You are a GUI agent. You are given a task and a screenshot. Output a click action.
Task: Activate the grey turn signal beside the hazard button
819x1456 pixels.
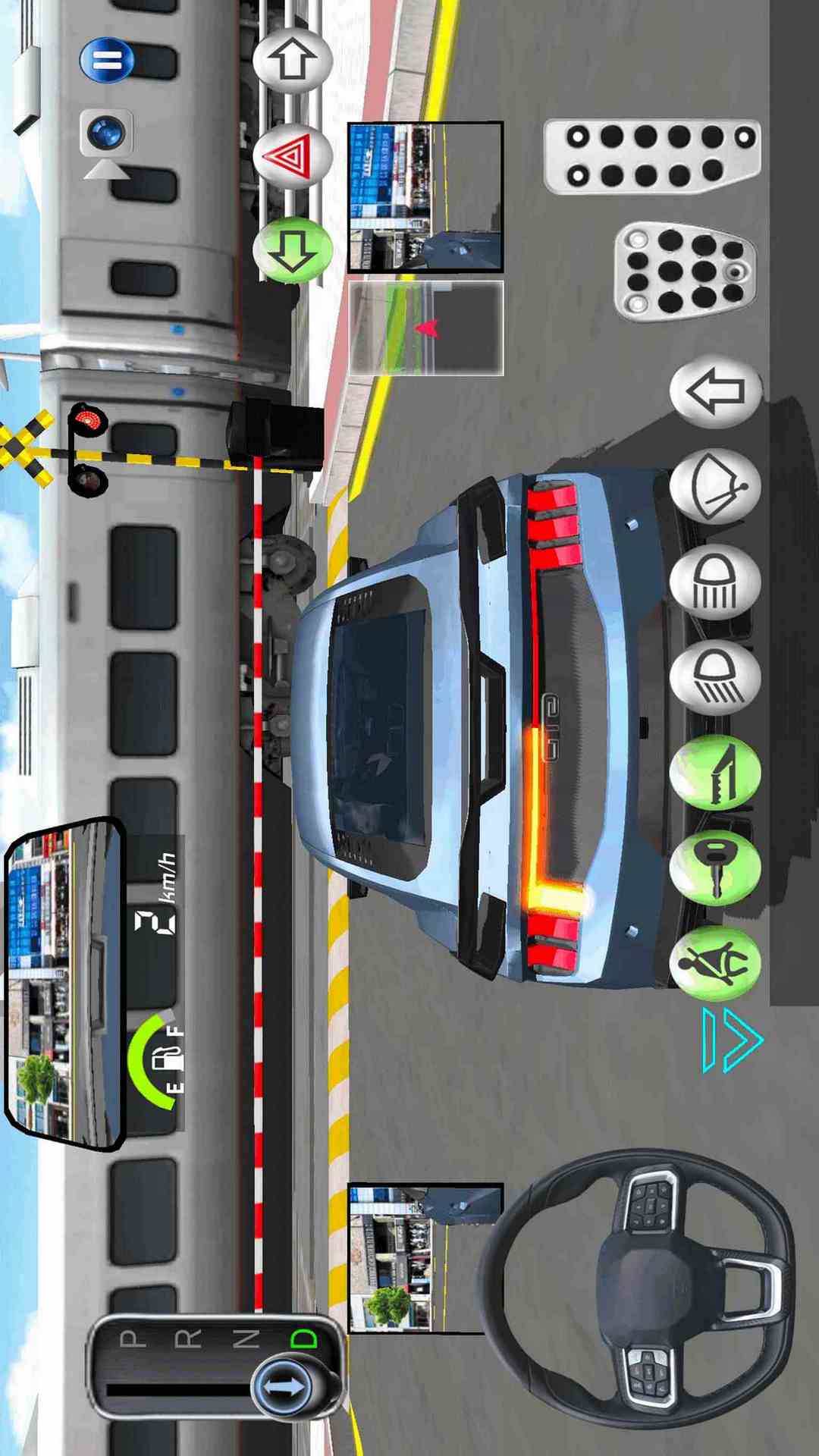point(292,60)
